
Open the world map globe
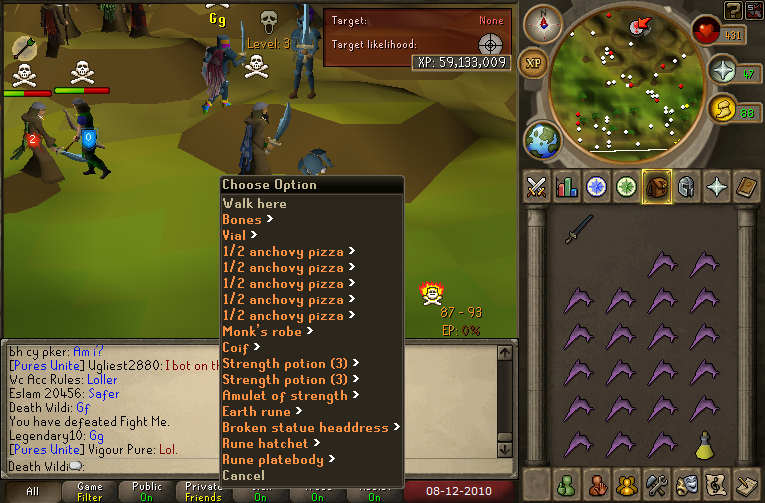coord(542,138)
